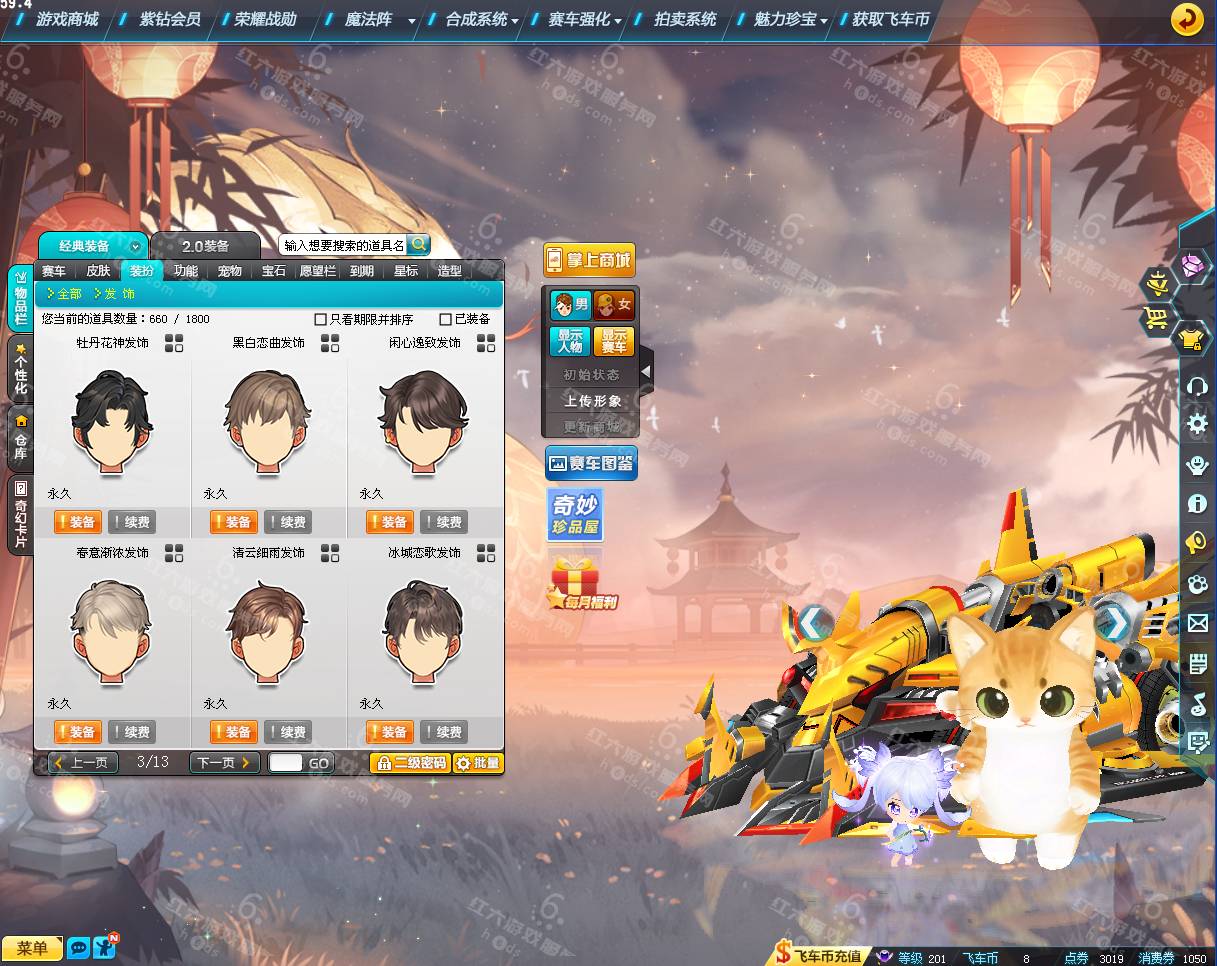The image size is (1217, 966).
Task: Open the 游戏商城 game mall menu
Action: (x=67, y=19)
